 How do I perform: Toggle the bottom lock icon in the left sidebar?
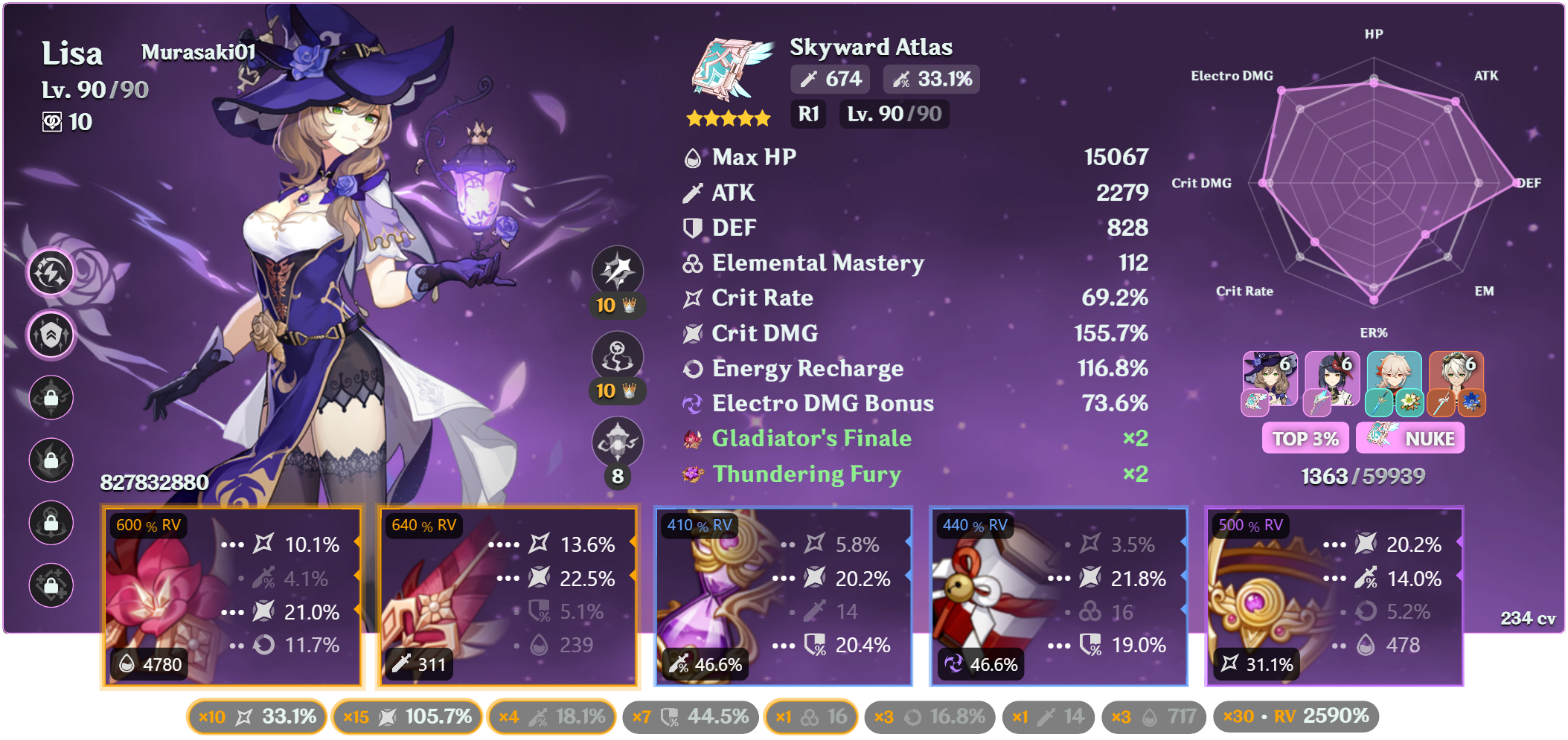51,585
